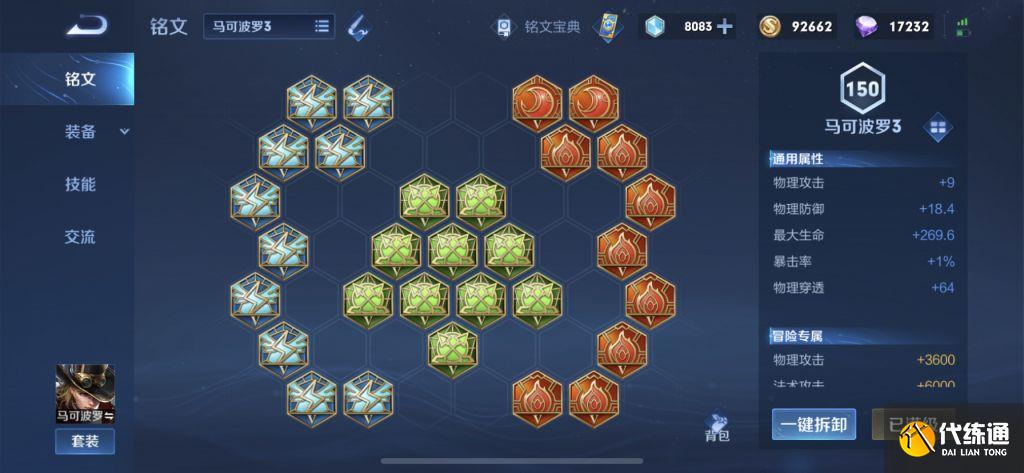
Task: Open the 交流 discussion tab
Action: pos(80,237)
